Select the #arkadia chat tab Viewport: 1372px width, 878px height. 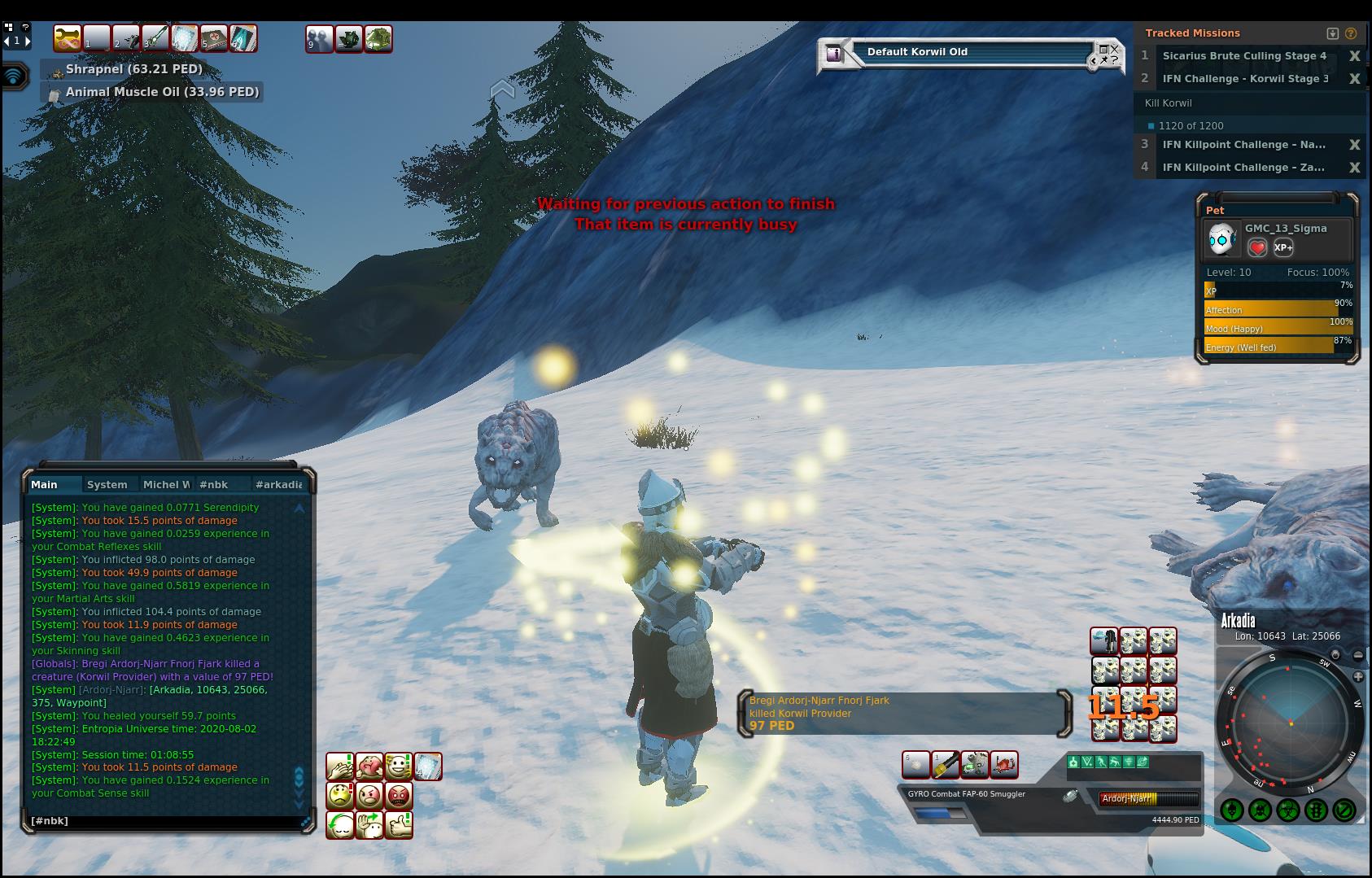click(x=278, y=485)
